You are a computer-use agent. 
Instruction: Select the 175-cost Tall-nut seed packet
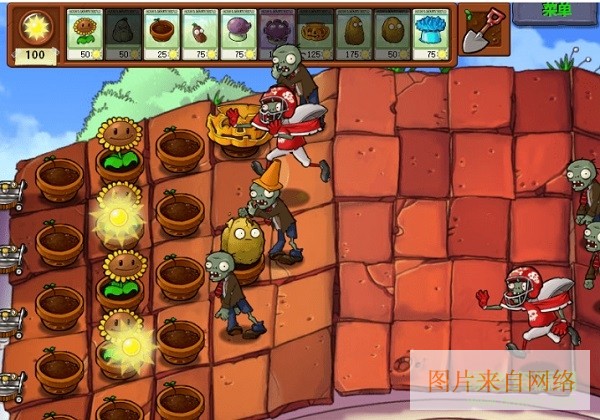coord(353,32)
